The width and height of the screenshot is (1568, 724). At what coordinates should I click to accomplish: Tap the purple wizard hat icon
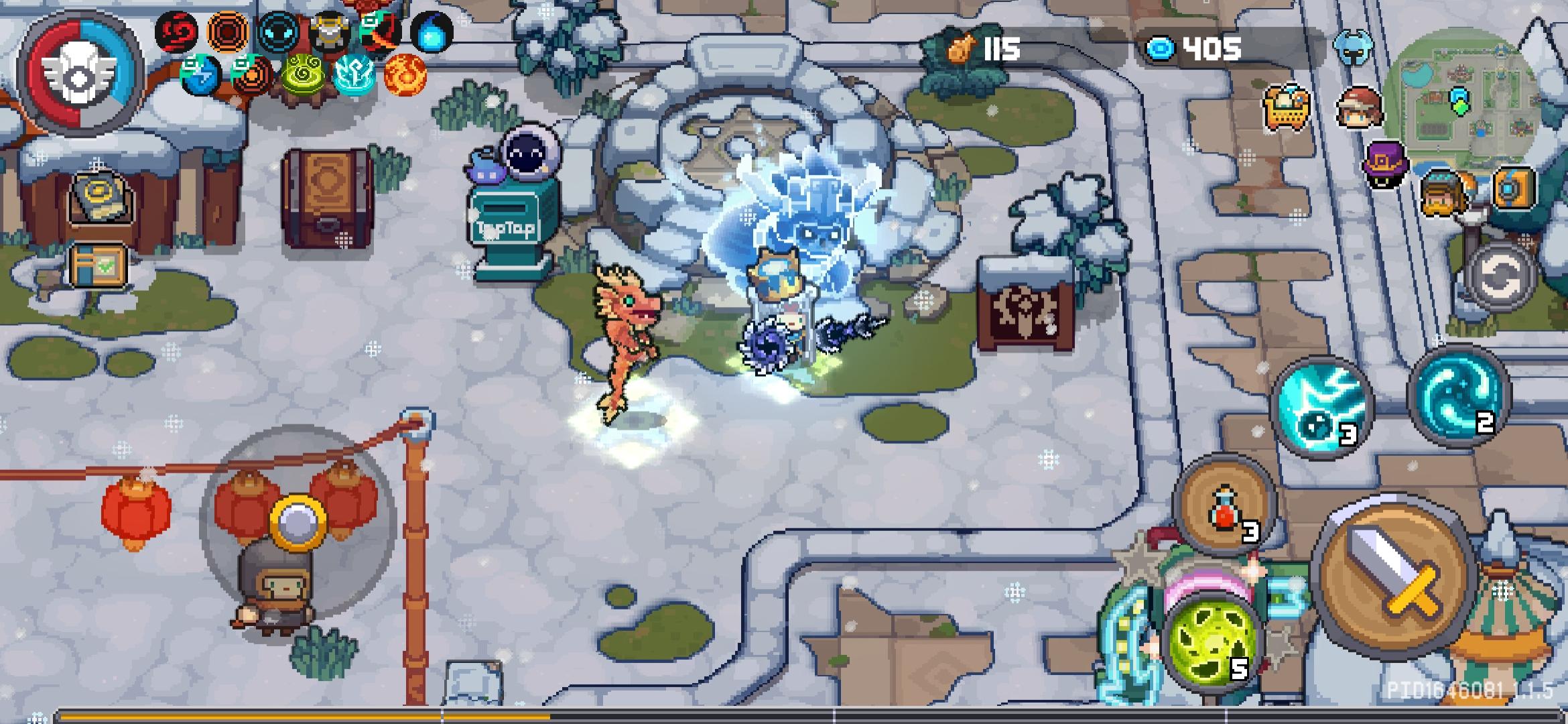[x=1386, y=164]
